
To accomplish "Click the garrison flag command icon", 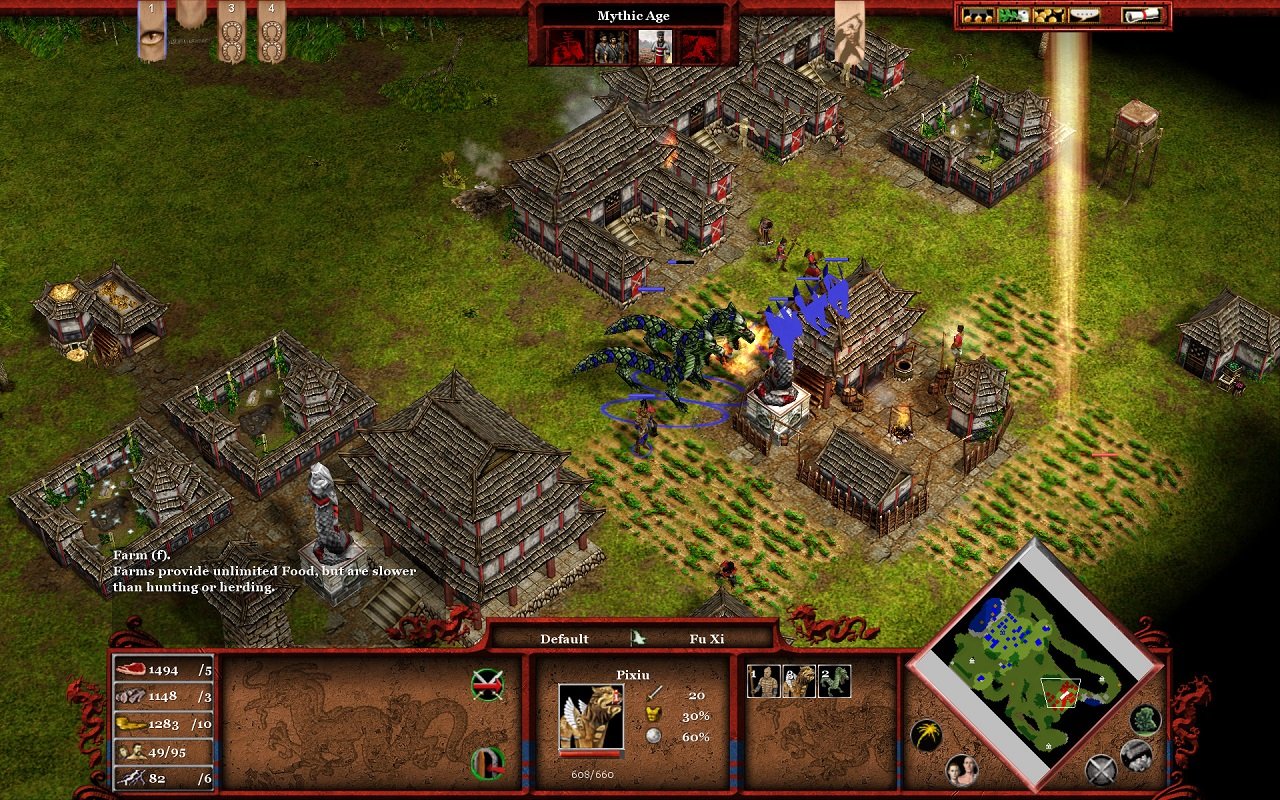I will pyautogui.click(x=487, y=763).
